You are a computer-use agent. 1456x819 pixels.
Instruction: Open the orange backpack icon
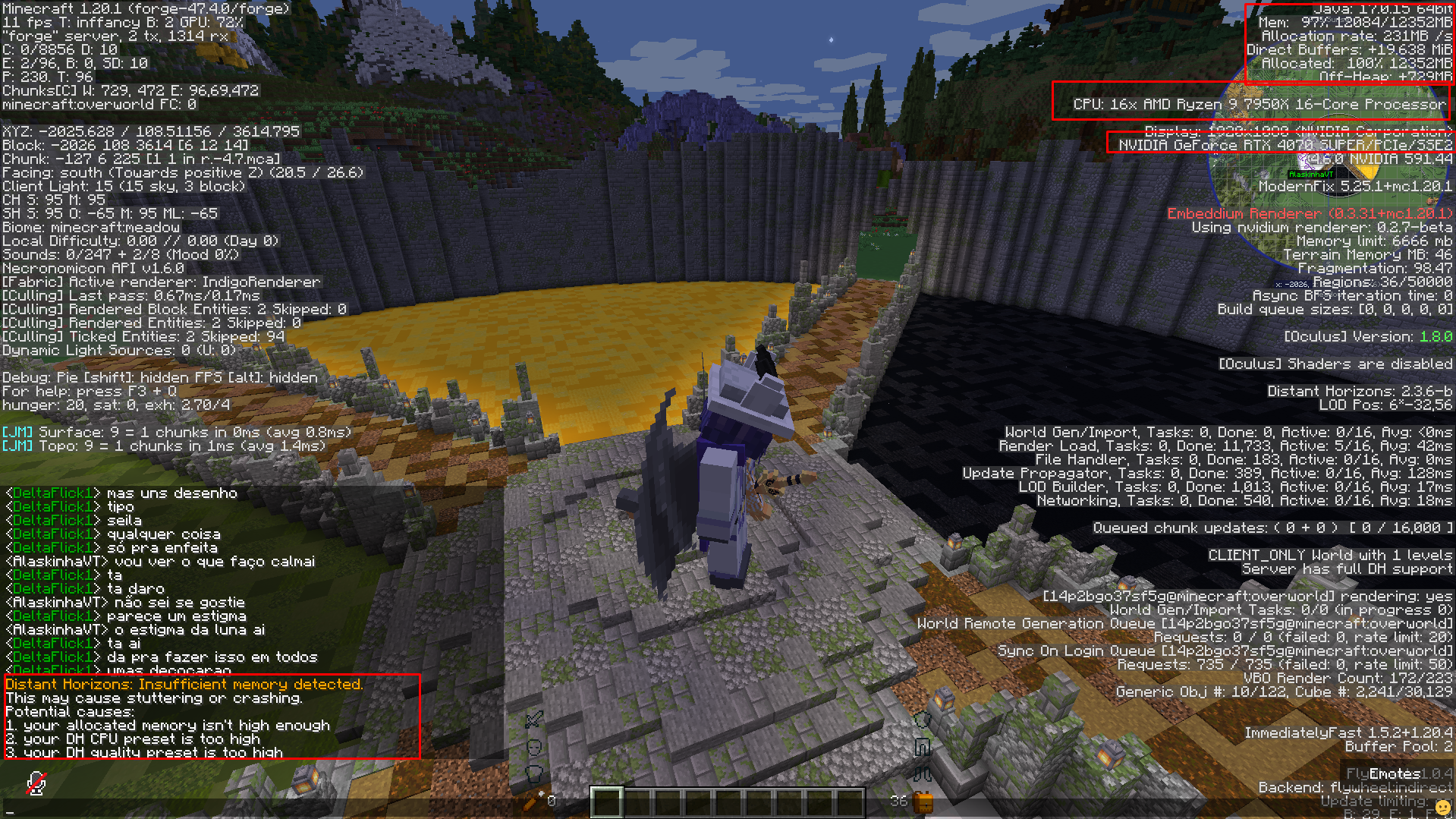pyautogui.click(x=923, y=802)
